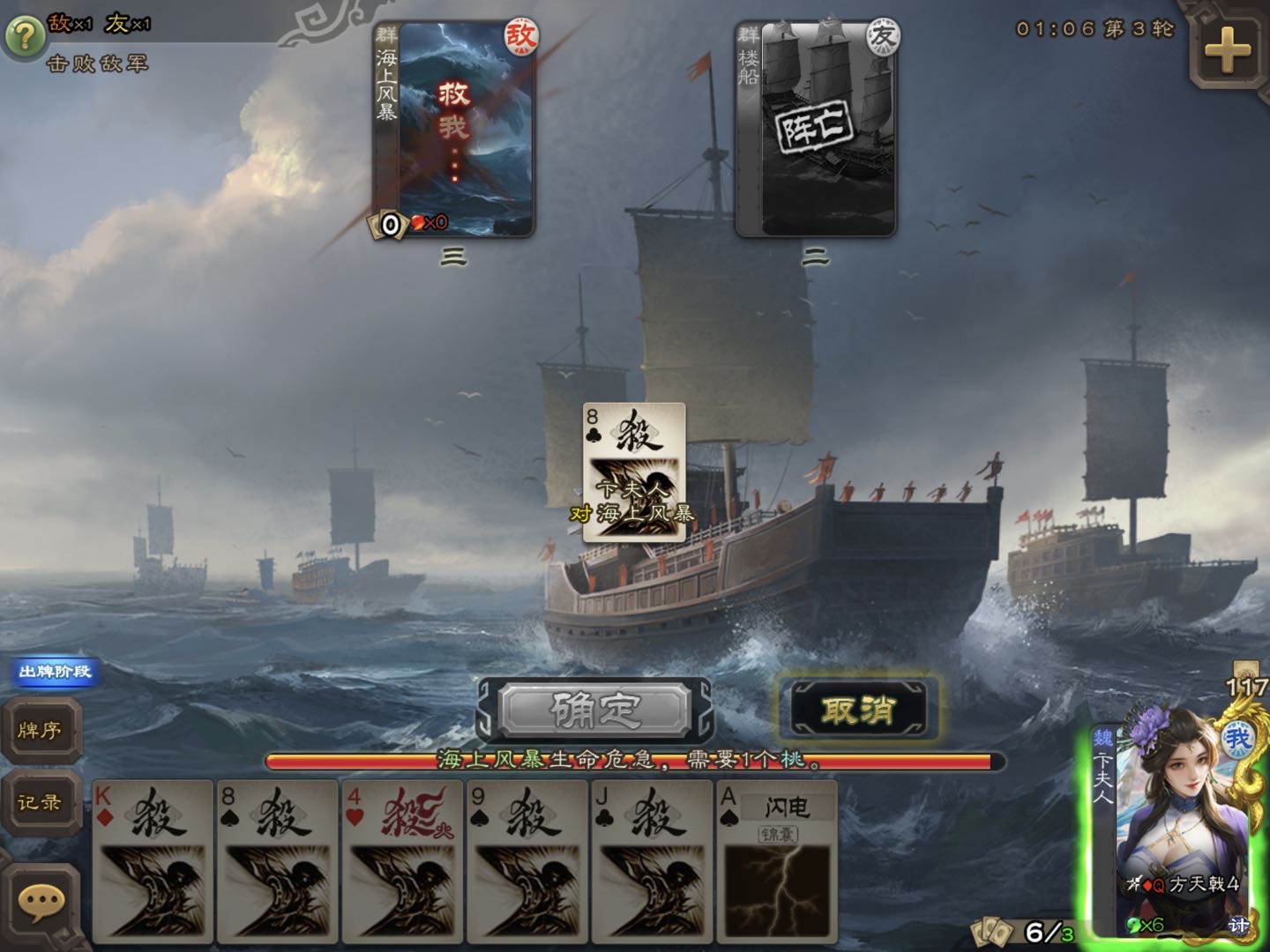This screenshot has width=1270, height=952.
Task: Open the 牌序 card sorting button
Action: click(x=41, y=731)
